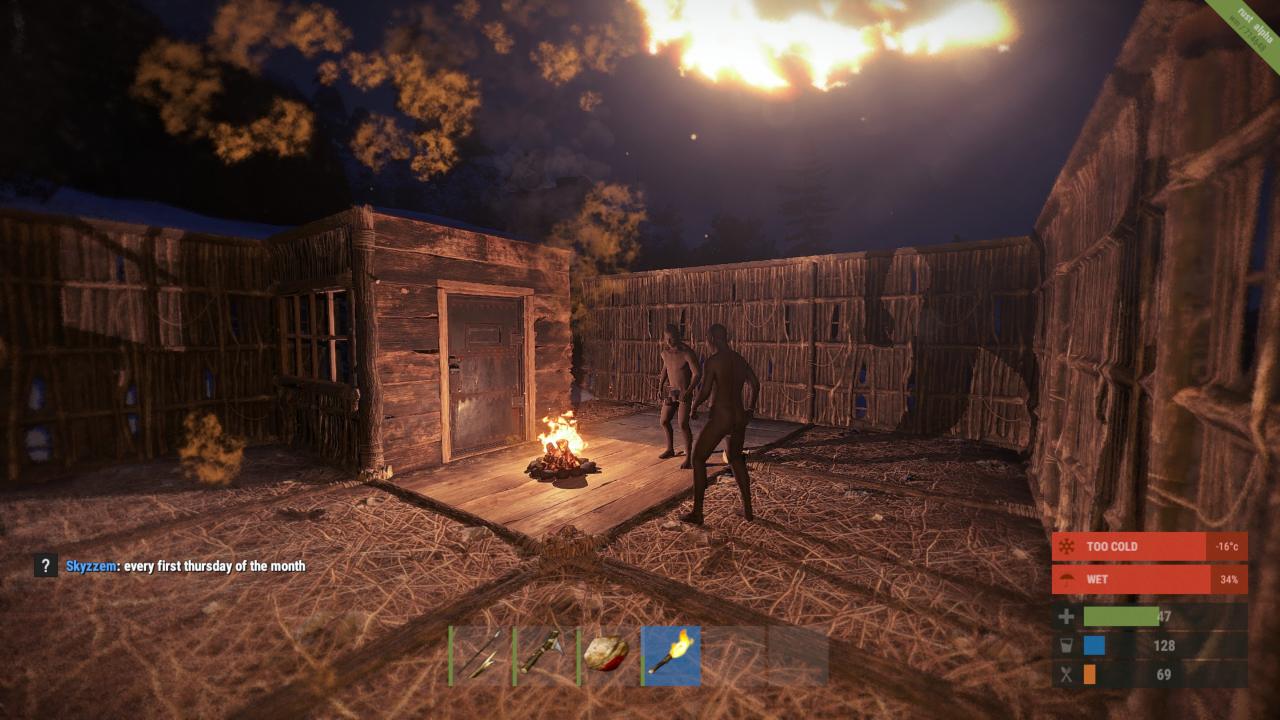The height and width of the screenshot is (720, 1280).
Task: Click the crossed utensils hunger icon
Action: (1066, 673)
